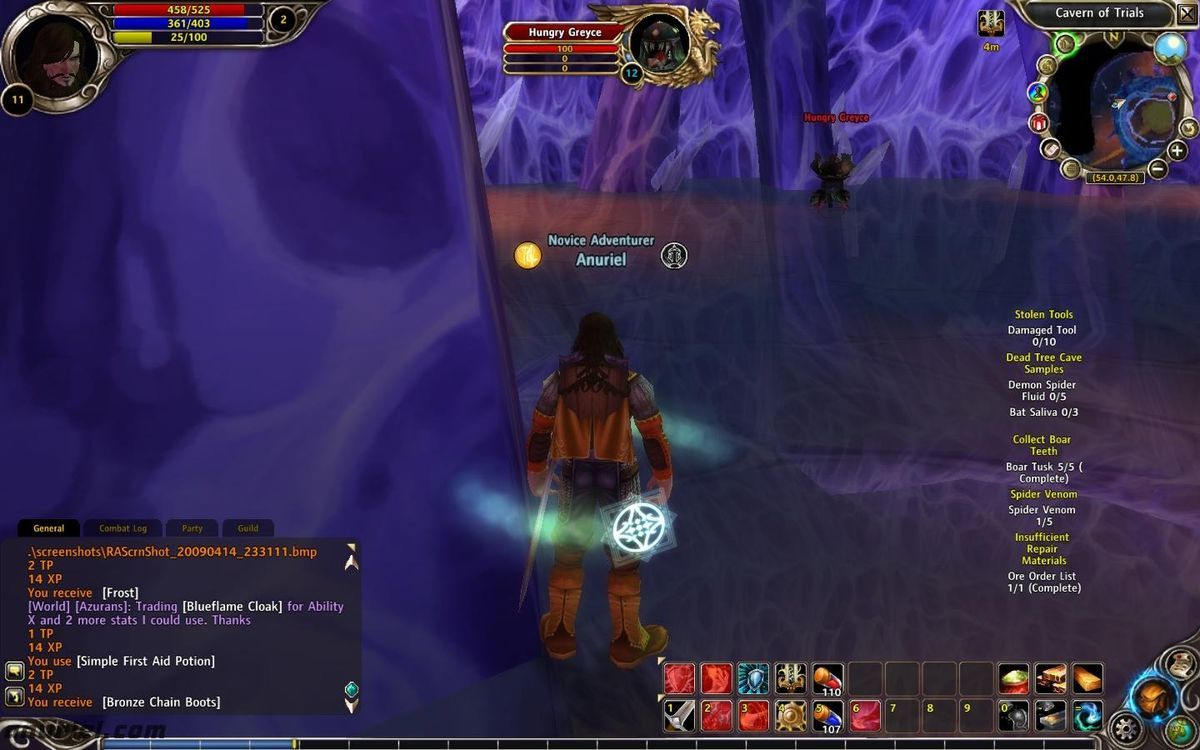Activate the round bronze shield skill in slot 4

790,715
